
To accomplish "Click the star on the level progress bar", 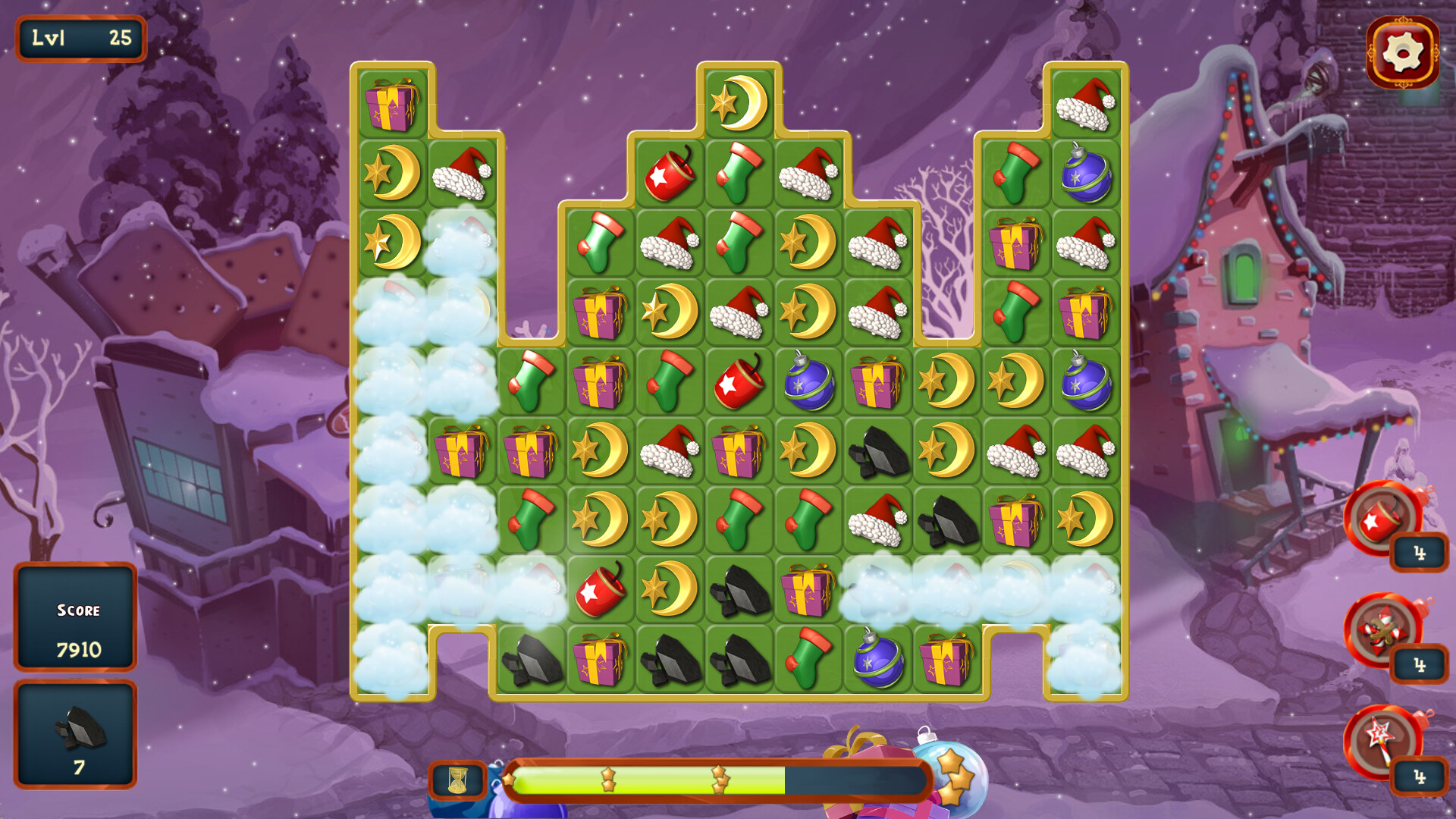I will point(607,777).
